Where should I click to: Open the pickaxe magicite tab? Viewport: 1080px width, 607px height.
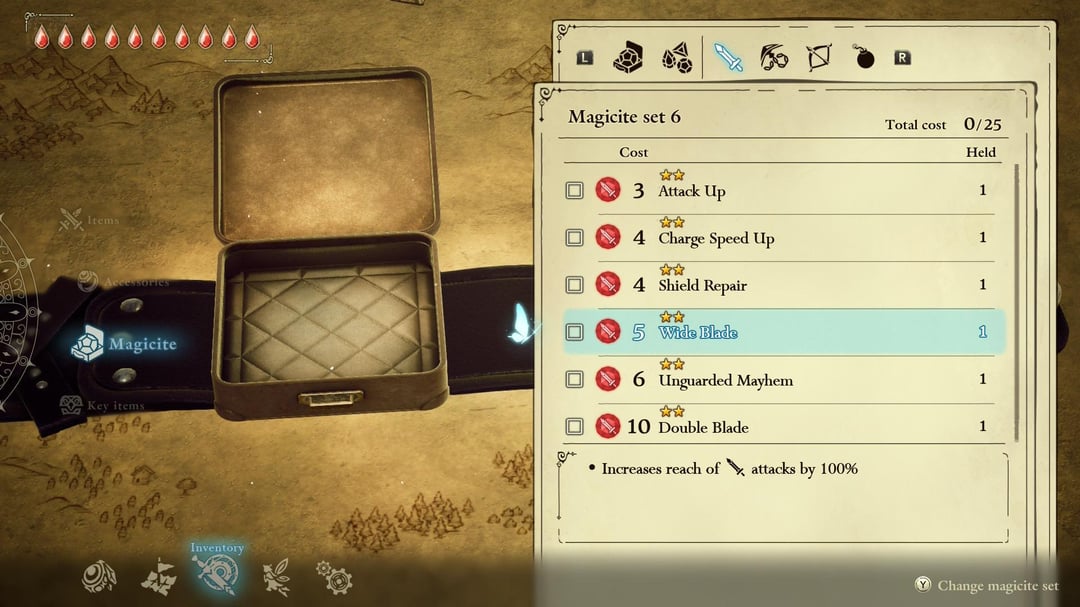tap(774, 58)
